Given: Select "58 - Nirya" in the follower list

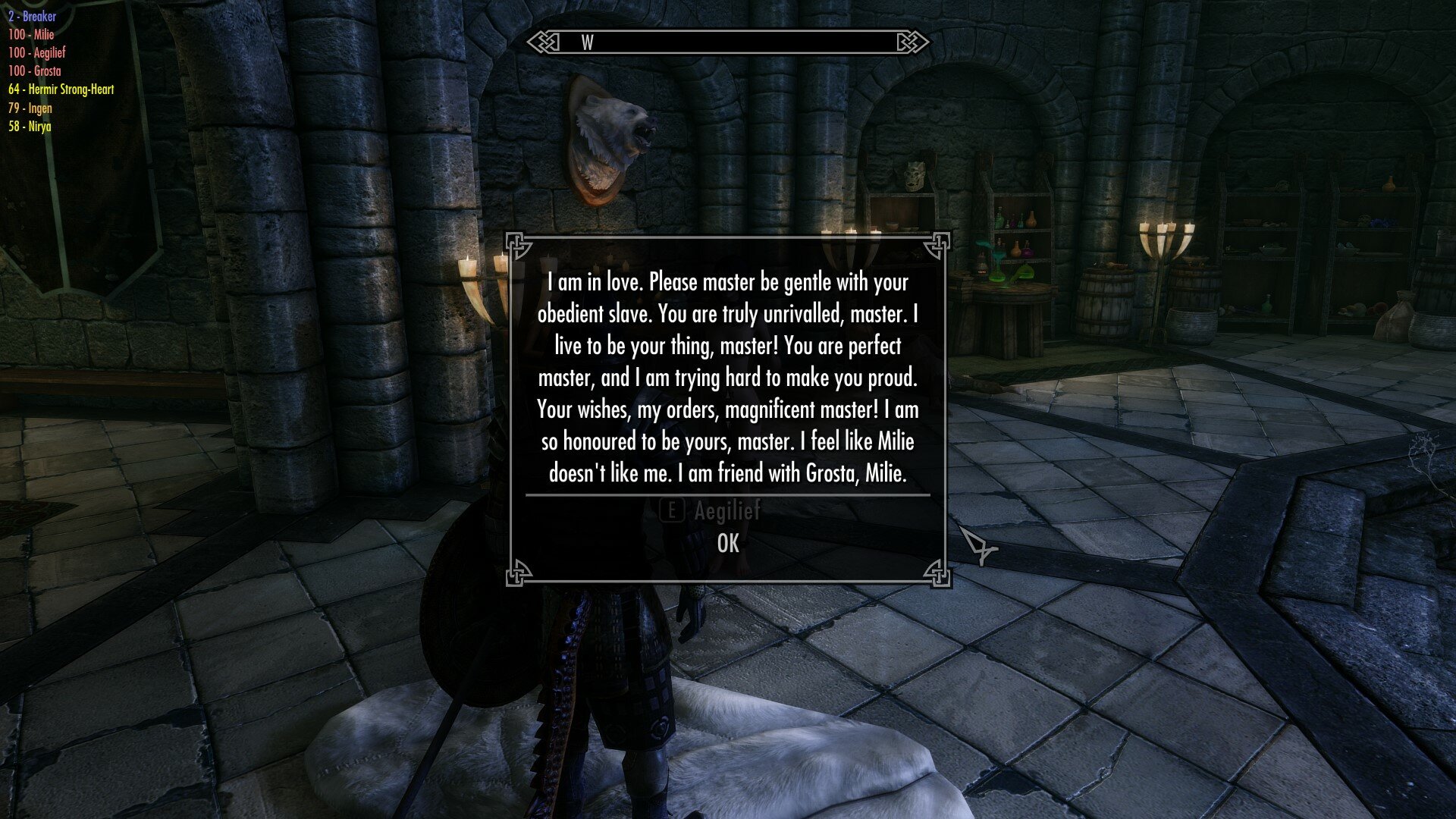Looking at the screenshot, I should [x=28, y=127].
